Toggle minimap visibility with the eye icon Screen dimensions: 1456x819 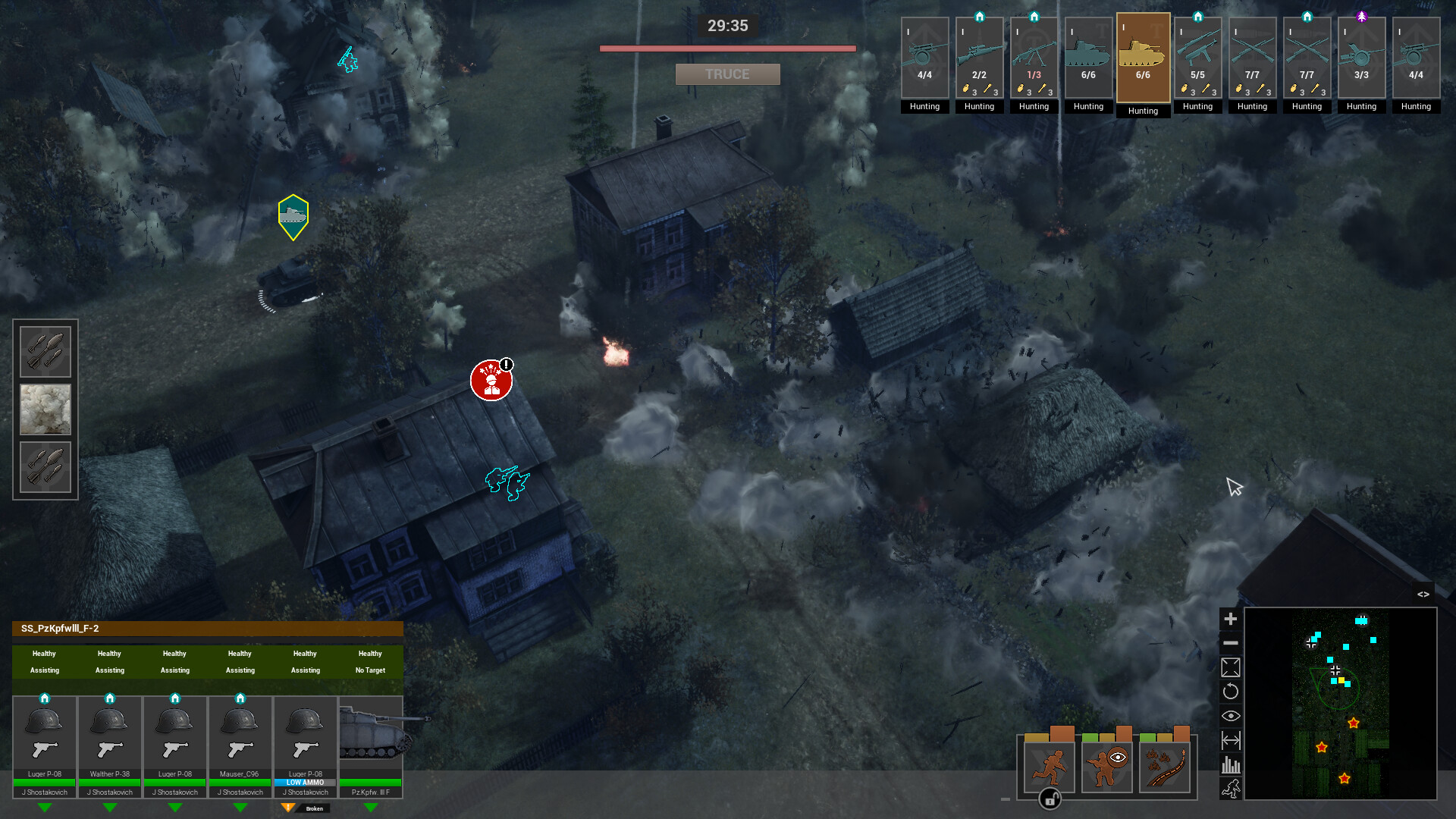1231,715
